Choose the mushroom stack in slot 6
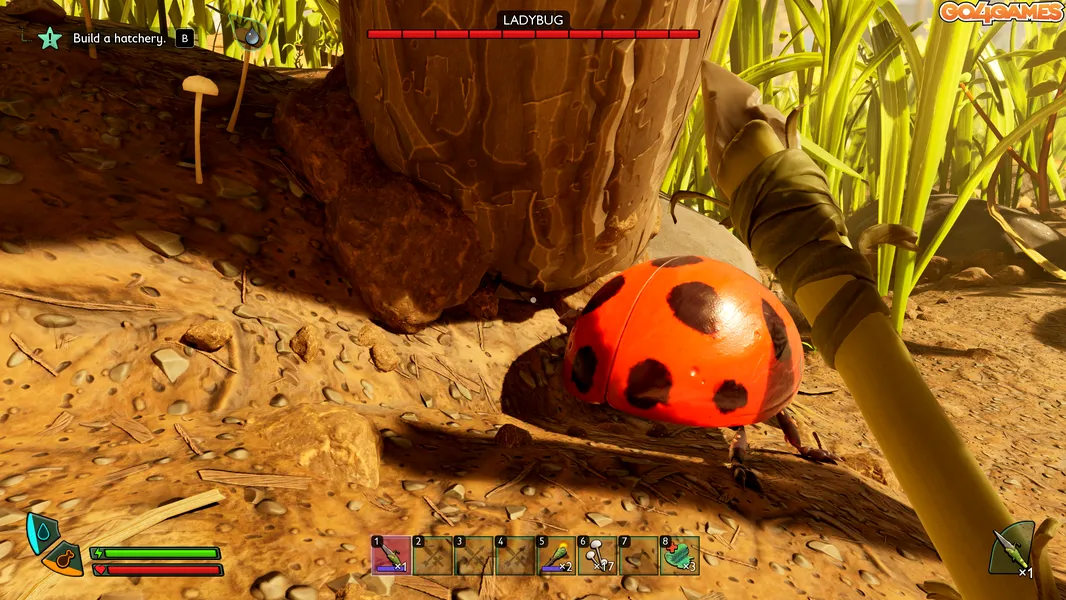The image size is (1066, 600). click(x=598, y=556)
